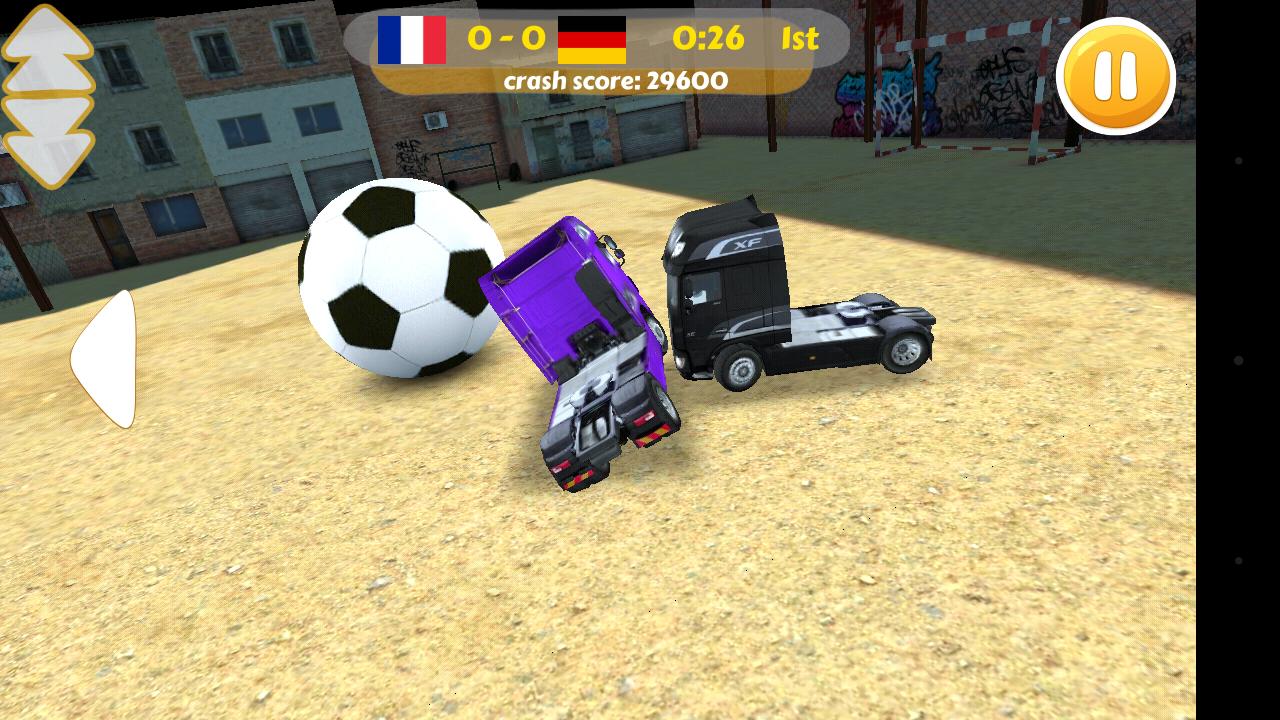1280x720 pixels.
Task: Open the crash score banner
Action: [x=617, y=81]
